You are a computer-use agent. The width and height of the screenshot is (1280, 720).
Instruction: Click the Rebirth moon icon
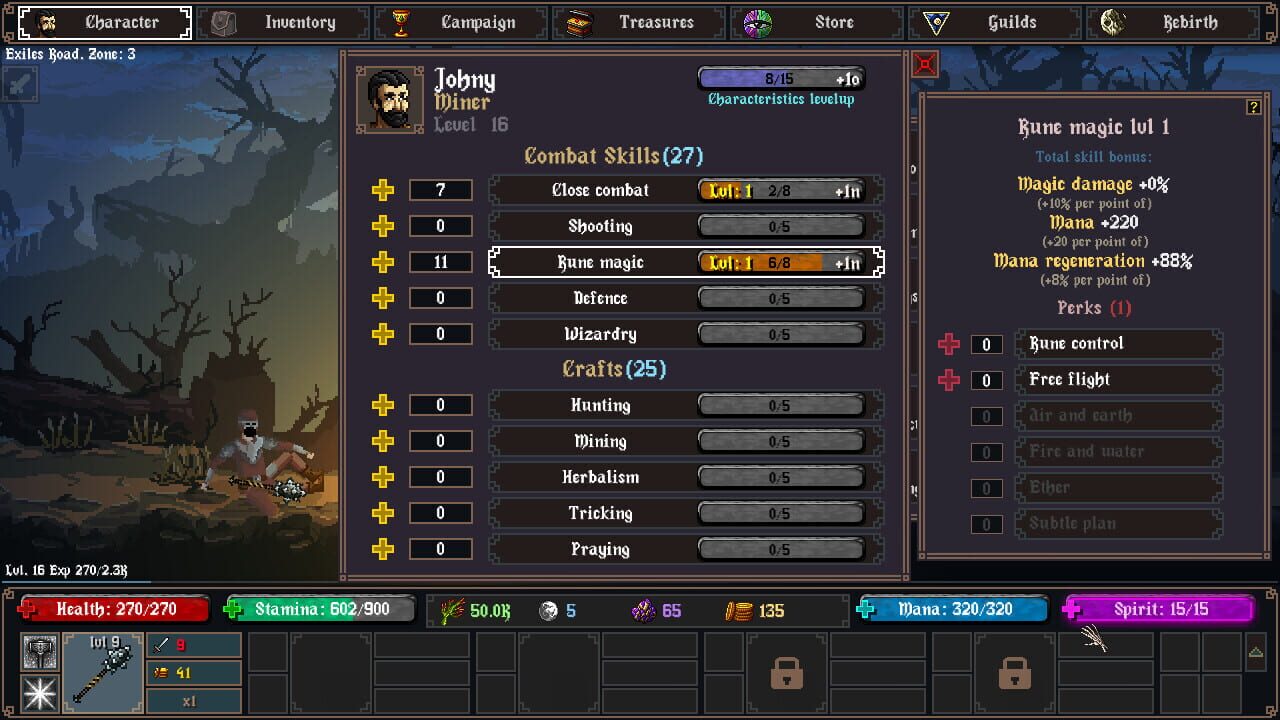[1110, 21]
